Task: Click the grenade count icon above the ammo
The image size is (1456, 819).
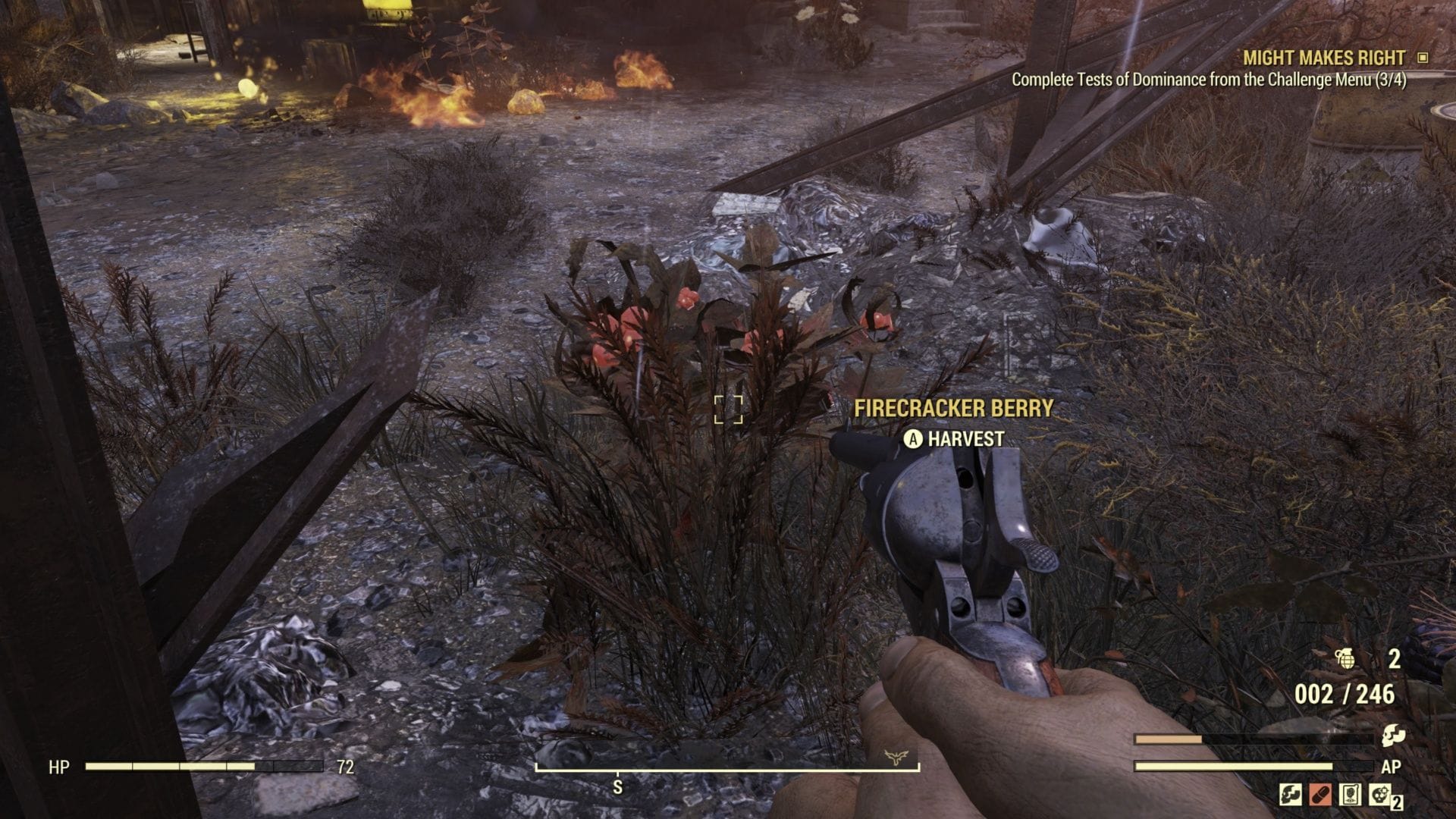Action: [1346, 658]
